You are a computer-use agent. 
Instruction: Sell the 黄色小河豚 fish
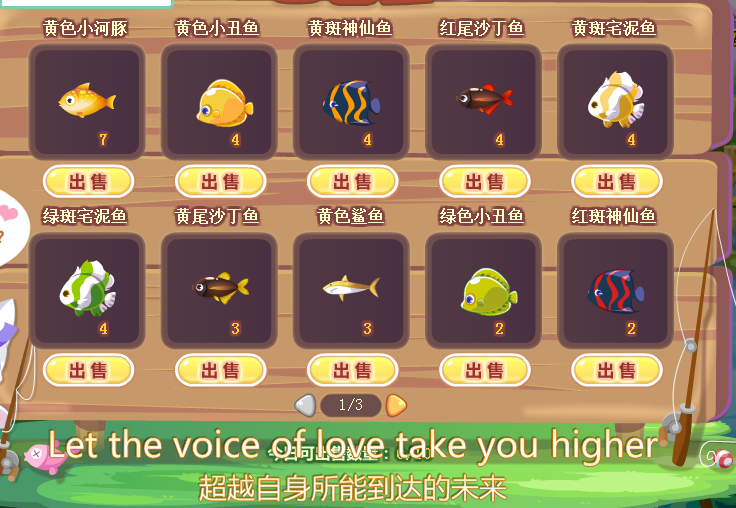click(88, 181)
